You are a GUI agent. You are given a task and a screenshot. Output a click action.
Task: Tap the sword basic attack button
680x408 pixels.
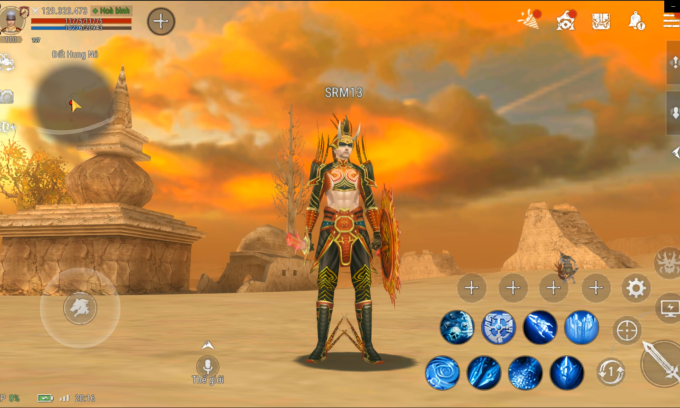point(662,362)
